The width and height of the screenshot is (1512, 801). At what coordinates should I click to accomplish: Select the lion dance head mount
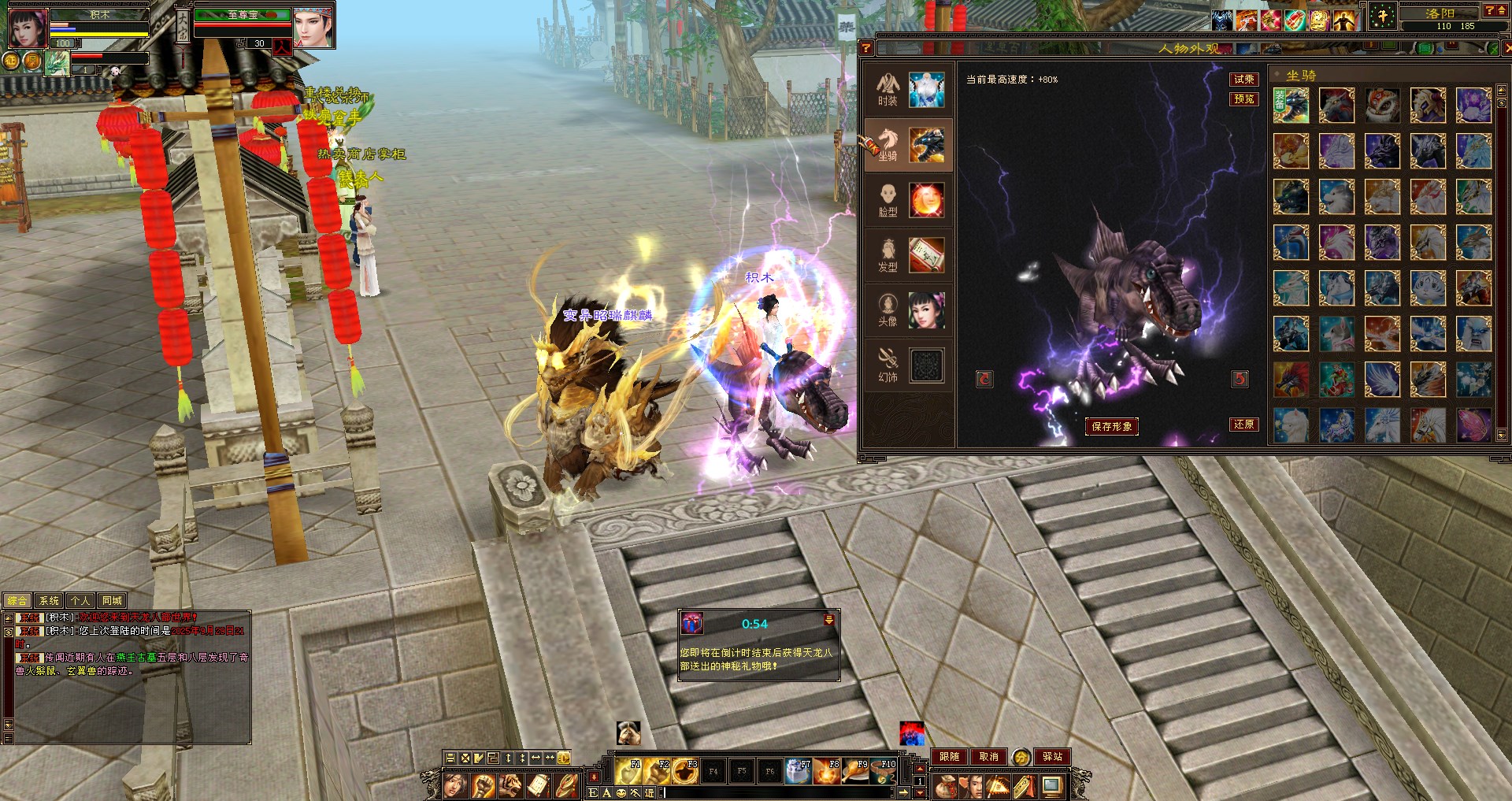[1382, 106]
